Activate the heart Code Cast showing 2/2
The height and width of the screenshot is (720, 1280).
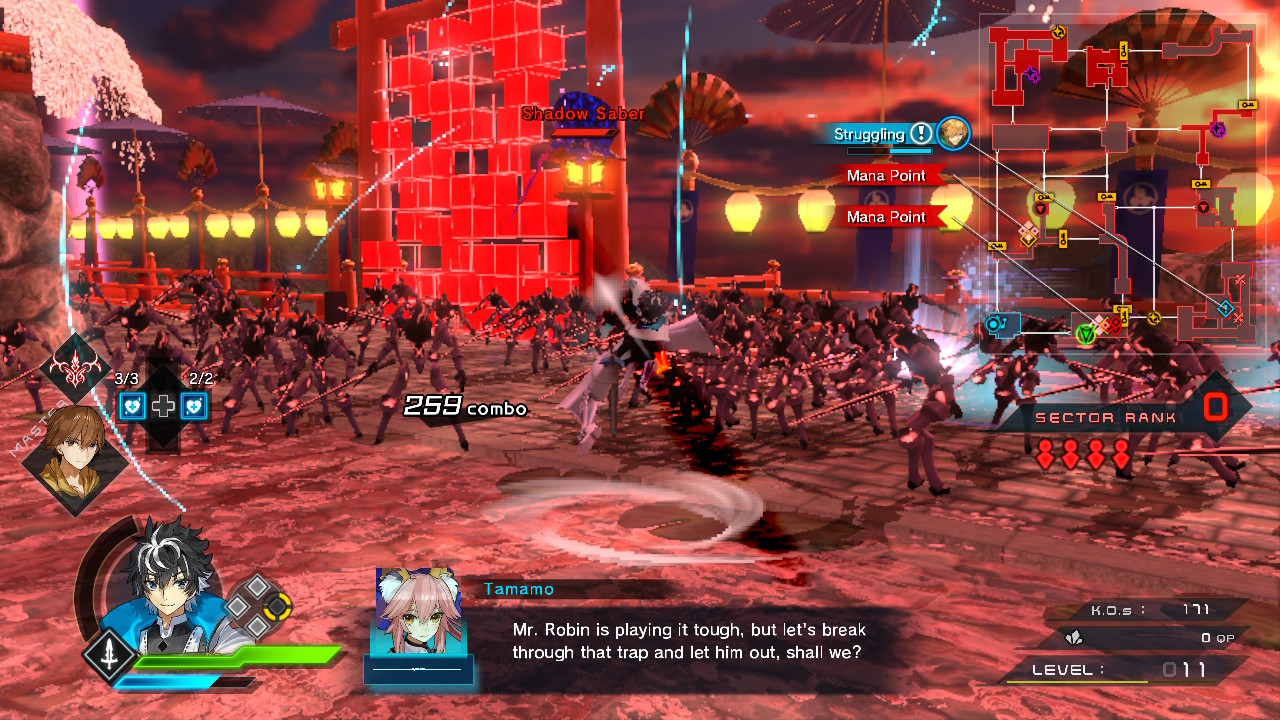pos(195,405)
